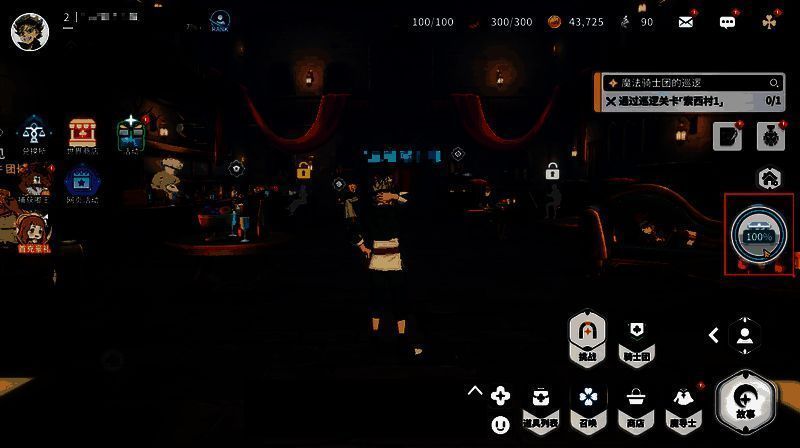Open the 首充豪礼 first recharge gift
The width and height of the screenshot is (800, 448).
click(33, 233)
